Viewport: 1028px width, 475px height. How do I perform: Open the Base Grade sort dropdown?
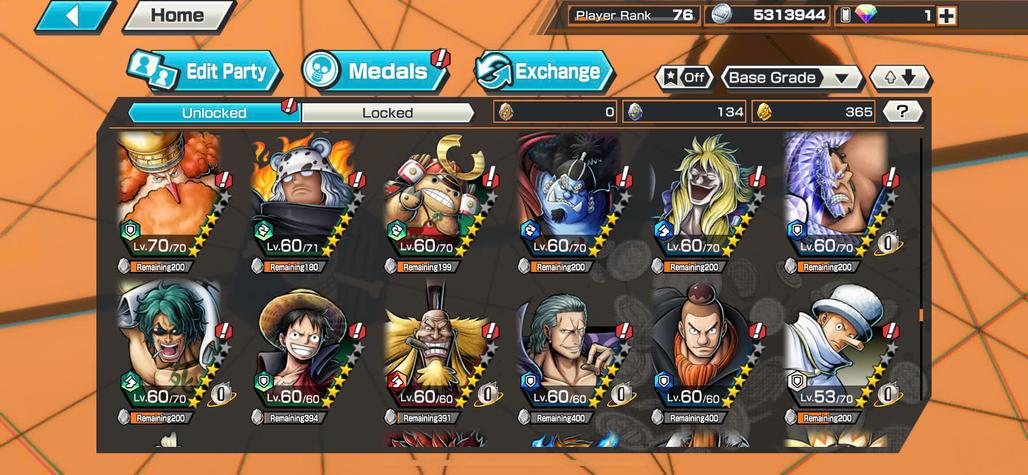(x=792, y=78)
